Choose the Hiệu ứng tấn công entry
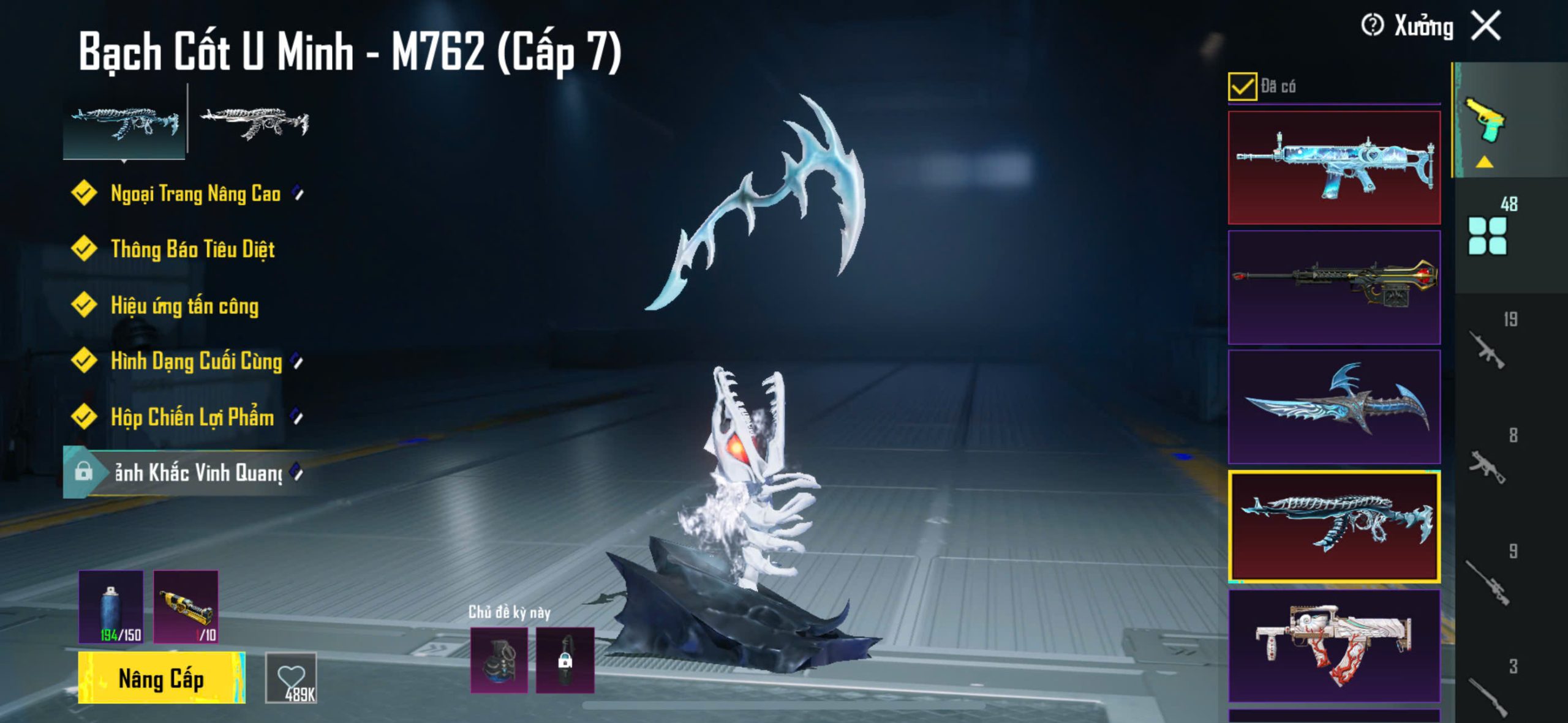1568x723 pixels. tap(184, 305)
